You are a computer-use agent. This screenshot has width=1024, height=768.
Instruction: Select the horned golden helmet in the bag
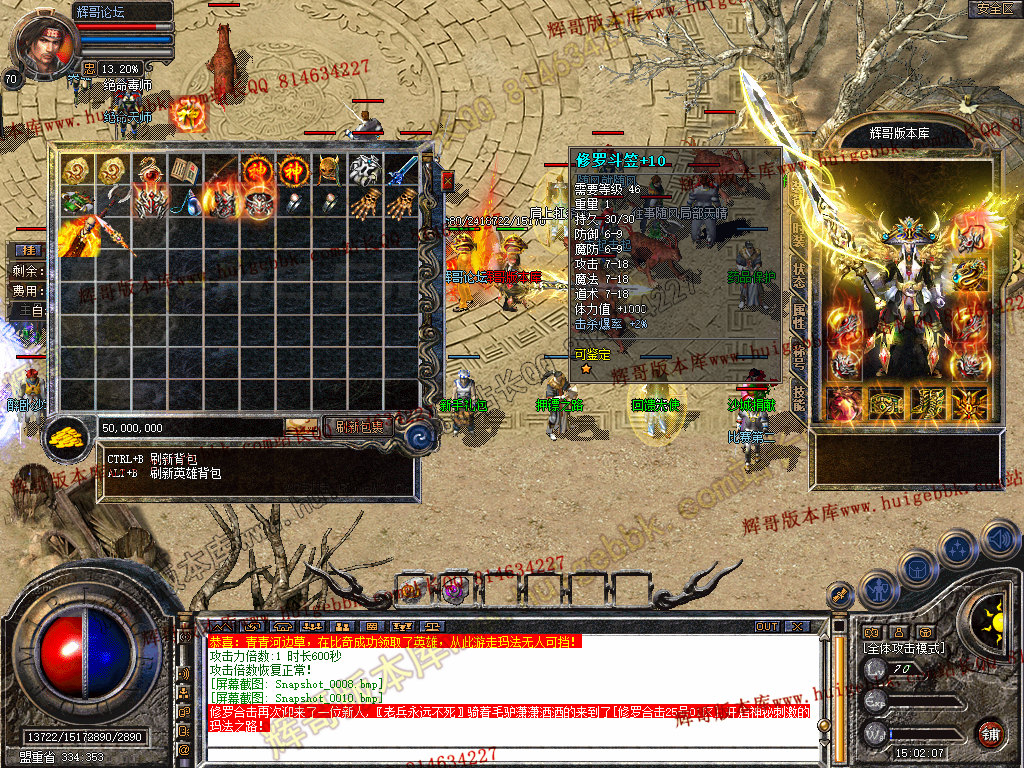[x=327, y=170]
